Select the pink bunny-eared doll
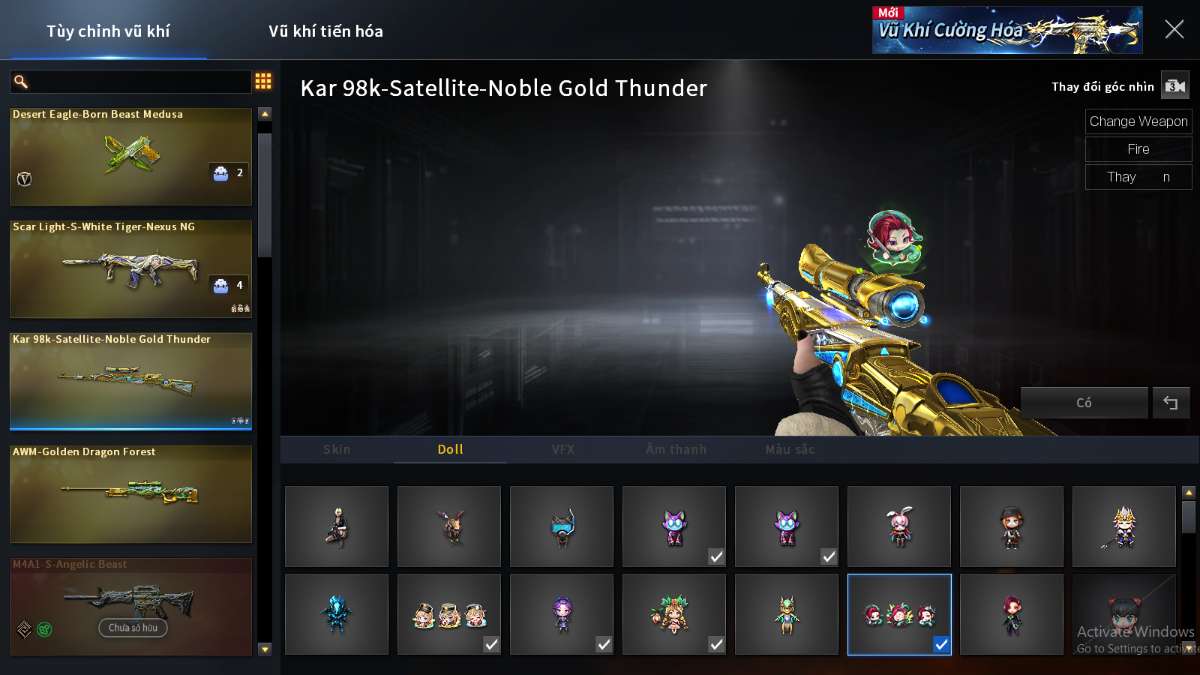 point(899,527)
